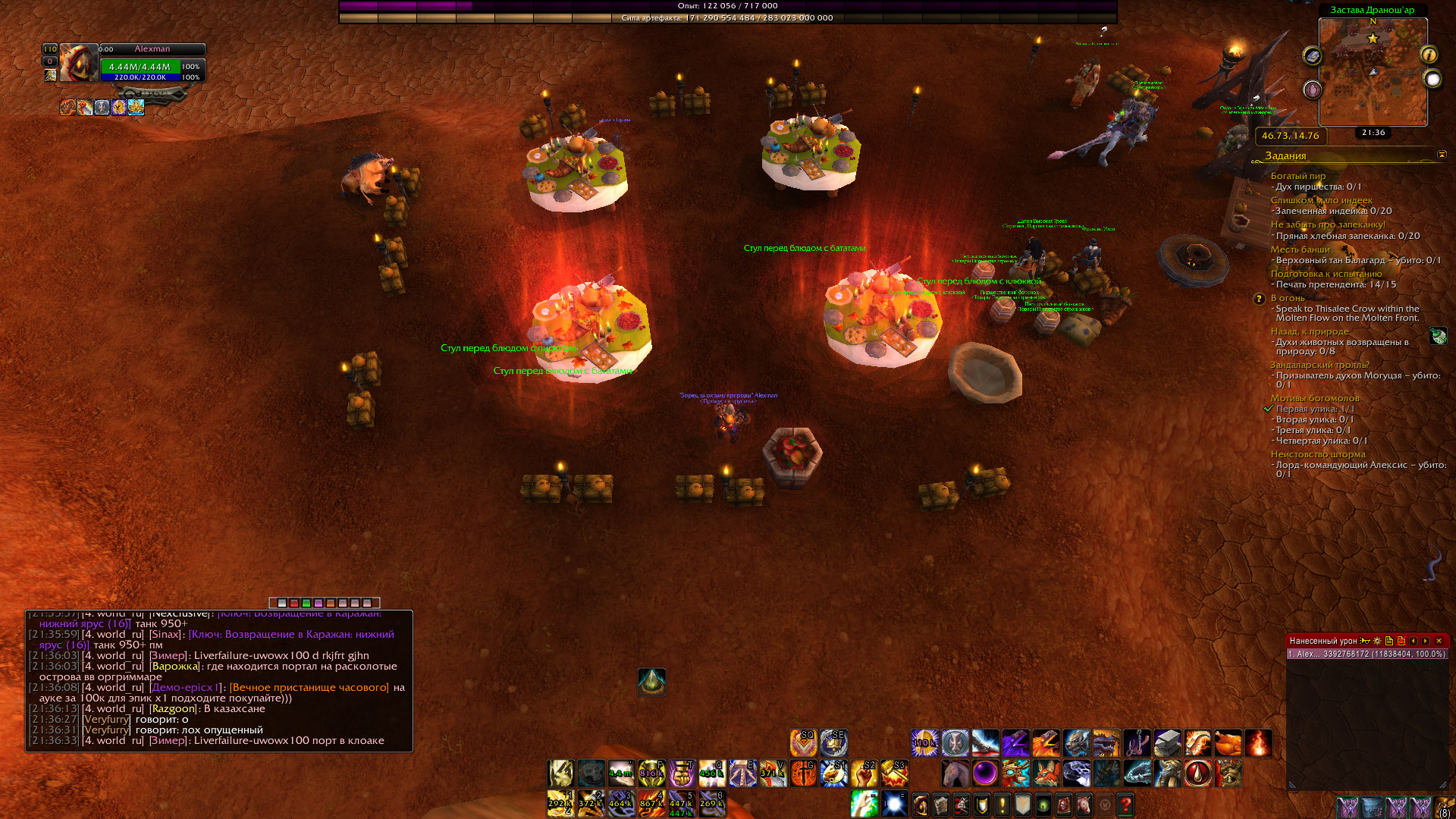The image size is (1456, 819).
Task: Open the minimap's yellow info button
Action: (x=1429, y=55)
